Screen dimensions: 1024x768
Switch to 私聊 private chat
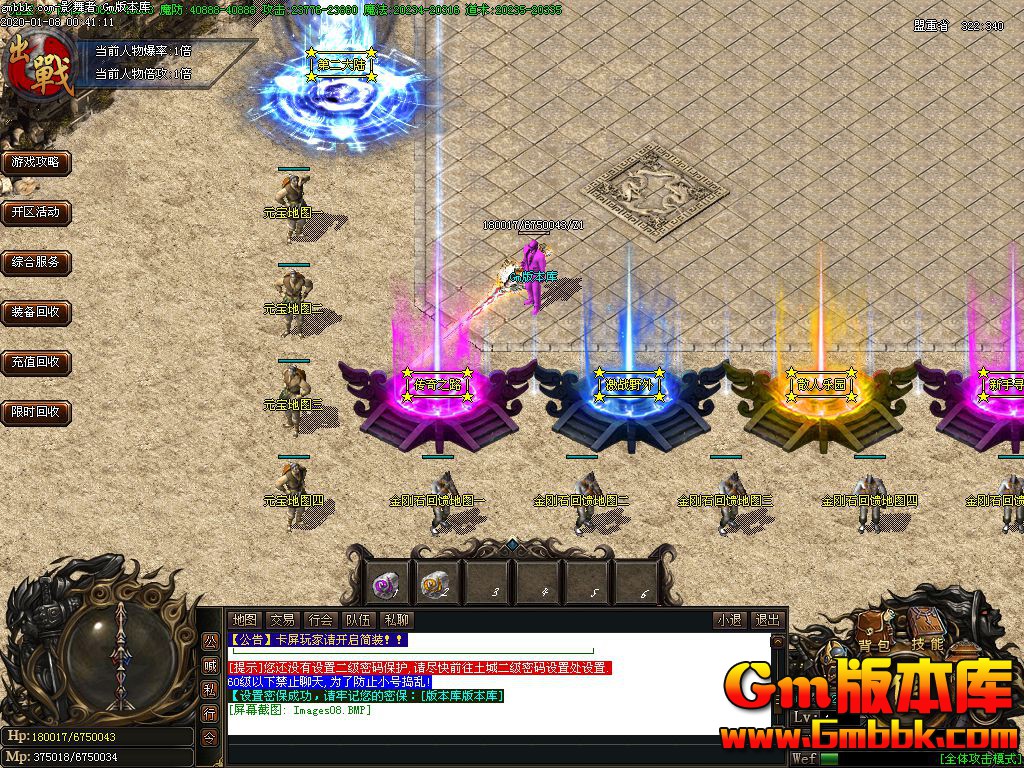[x=396, y=620]
